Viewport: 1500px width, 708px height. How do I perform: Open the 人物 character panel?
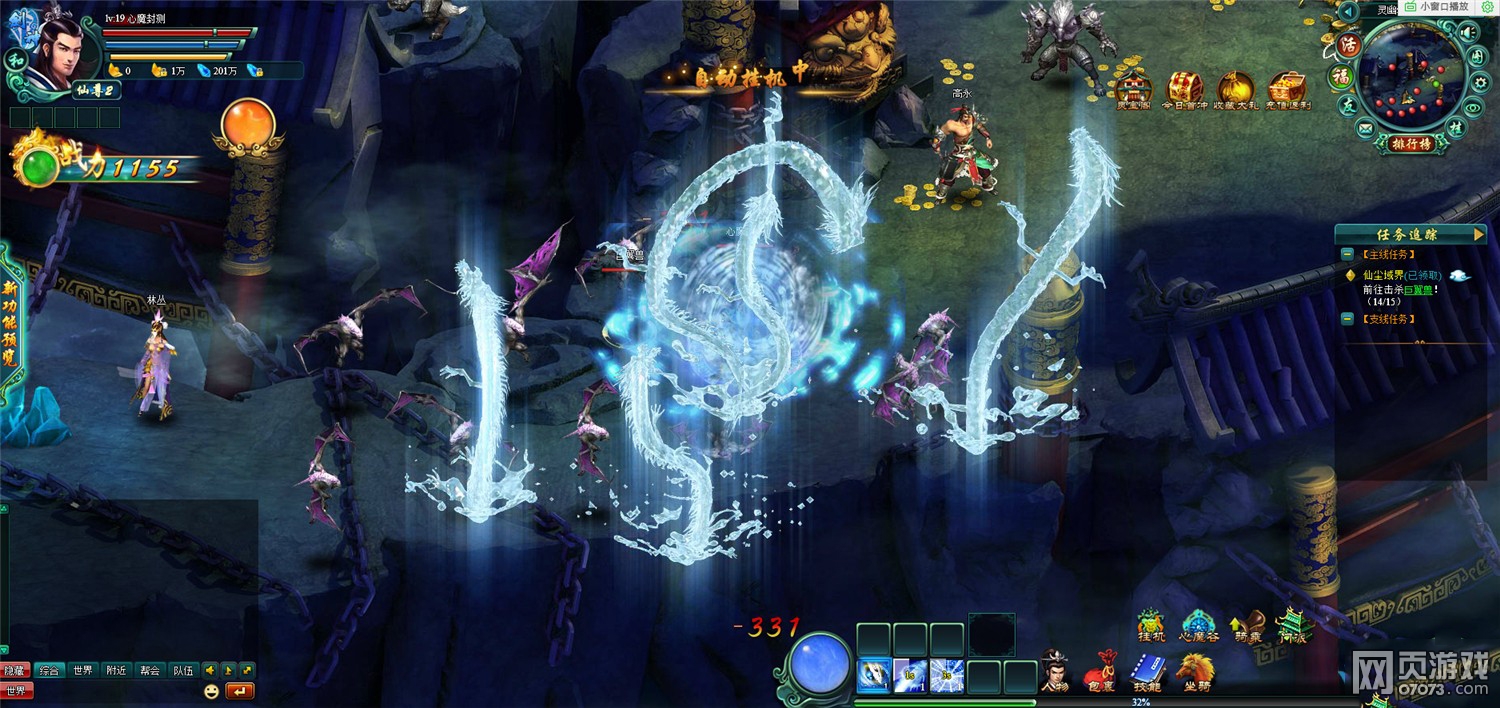coord(1054,668)
